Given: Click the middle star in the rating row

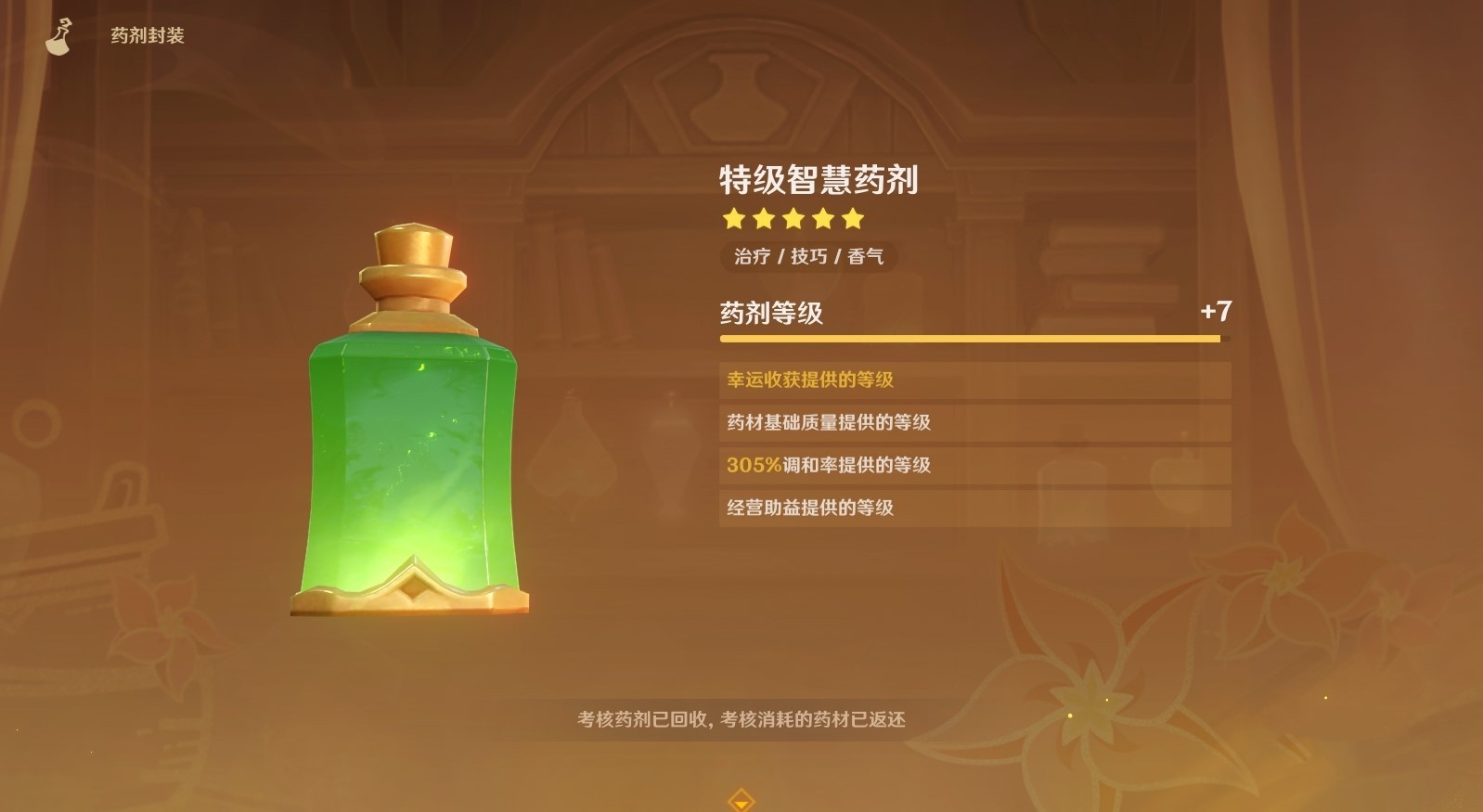Looking at the screenshot, I should 793,220.
